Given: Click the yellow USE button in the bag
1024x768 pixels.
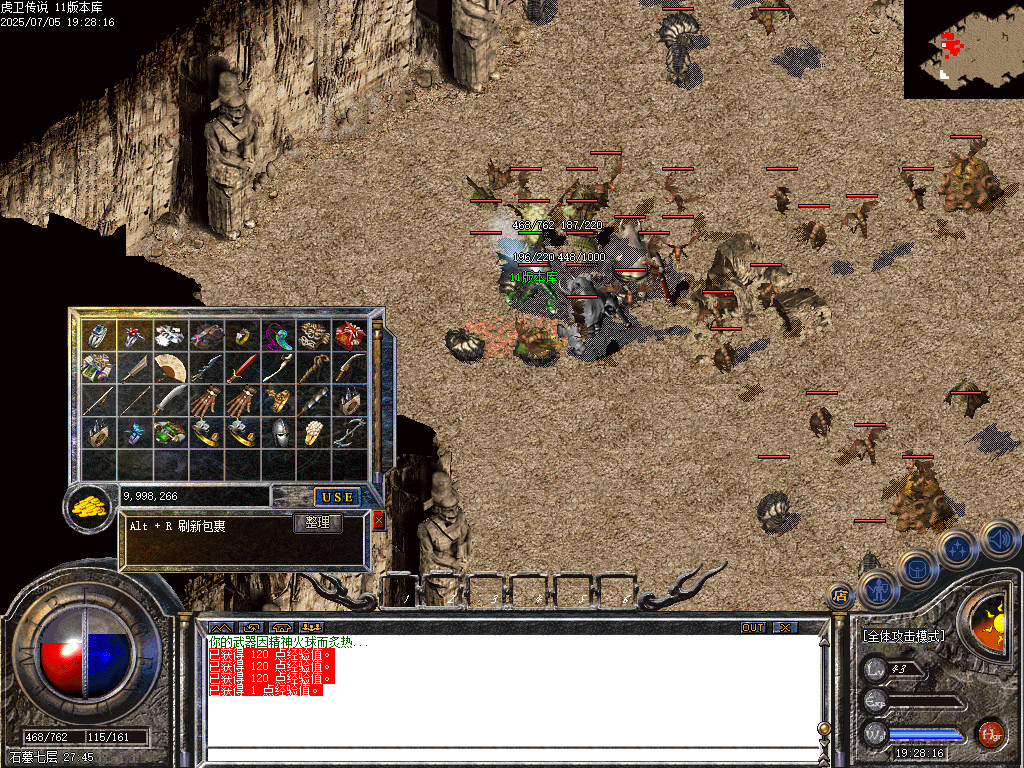Looking at the screenshot, I should [337, 497].
